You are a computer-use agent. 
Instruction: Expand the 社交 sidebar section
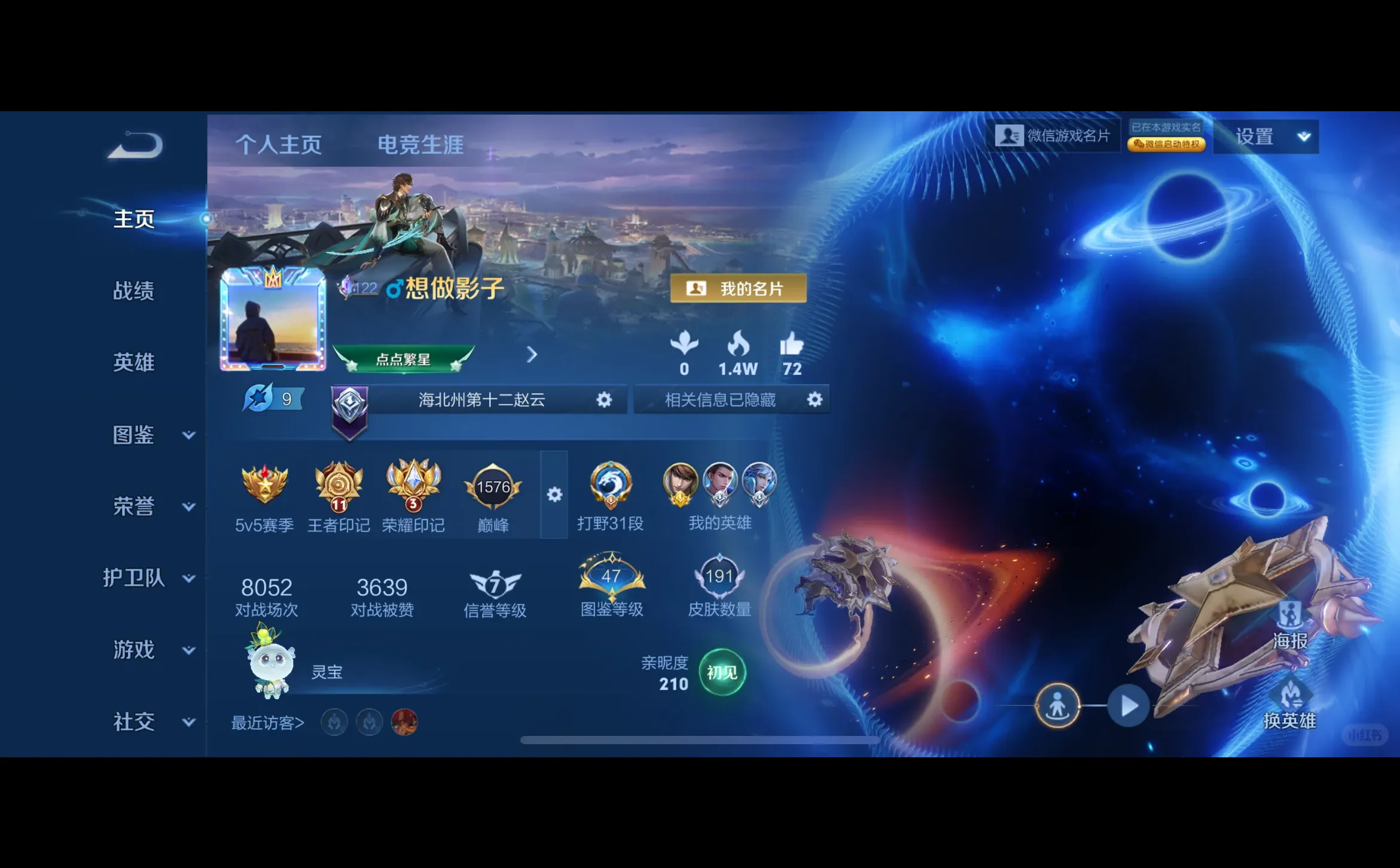tap(134, 722)
